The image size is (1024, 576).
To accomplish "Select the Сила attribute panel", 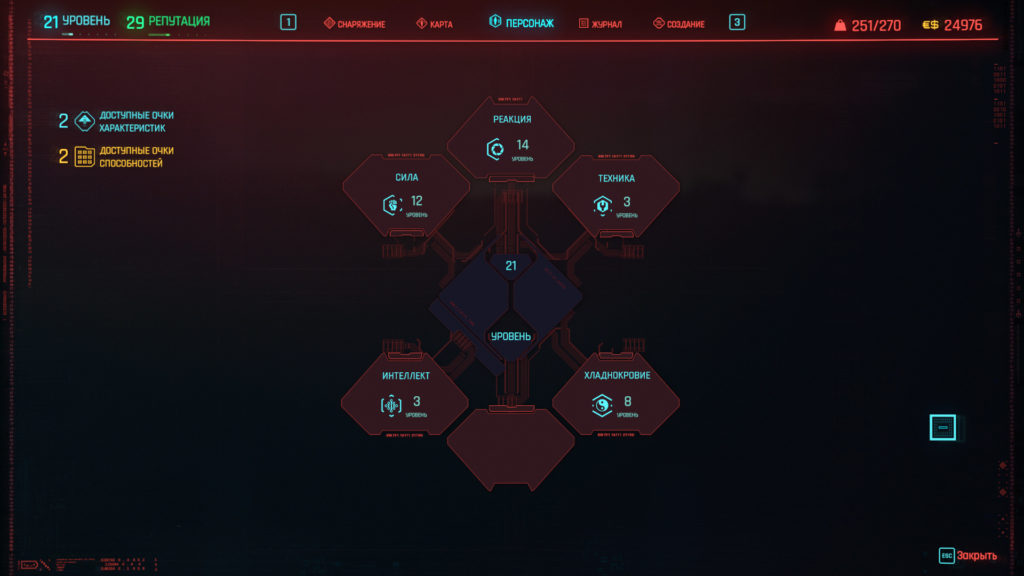I will coord(406,197).
